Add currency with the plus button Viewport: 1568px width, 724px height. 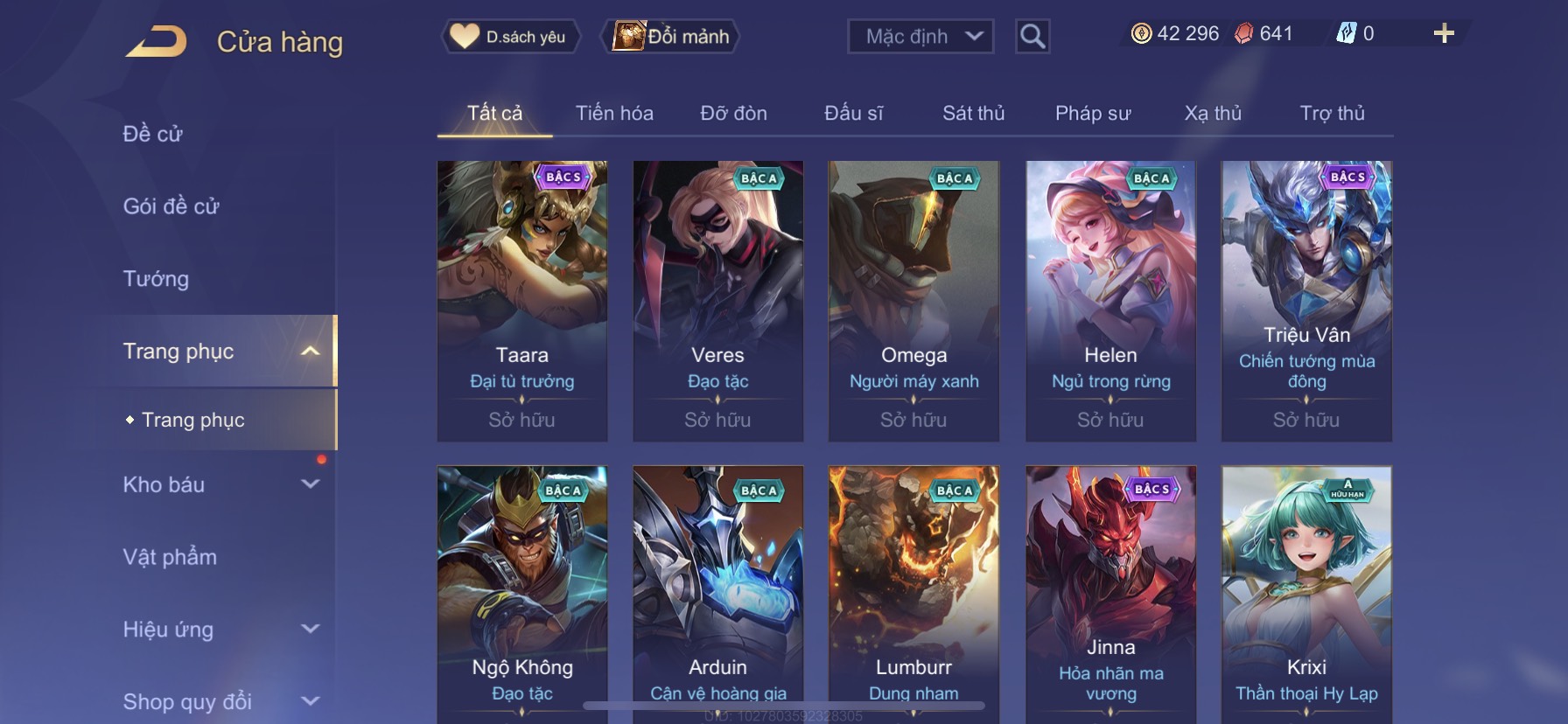pyautogui.click(x=1444, y=34)
